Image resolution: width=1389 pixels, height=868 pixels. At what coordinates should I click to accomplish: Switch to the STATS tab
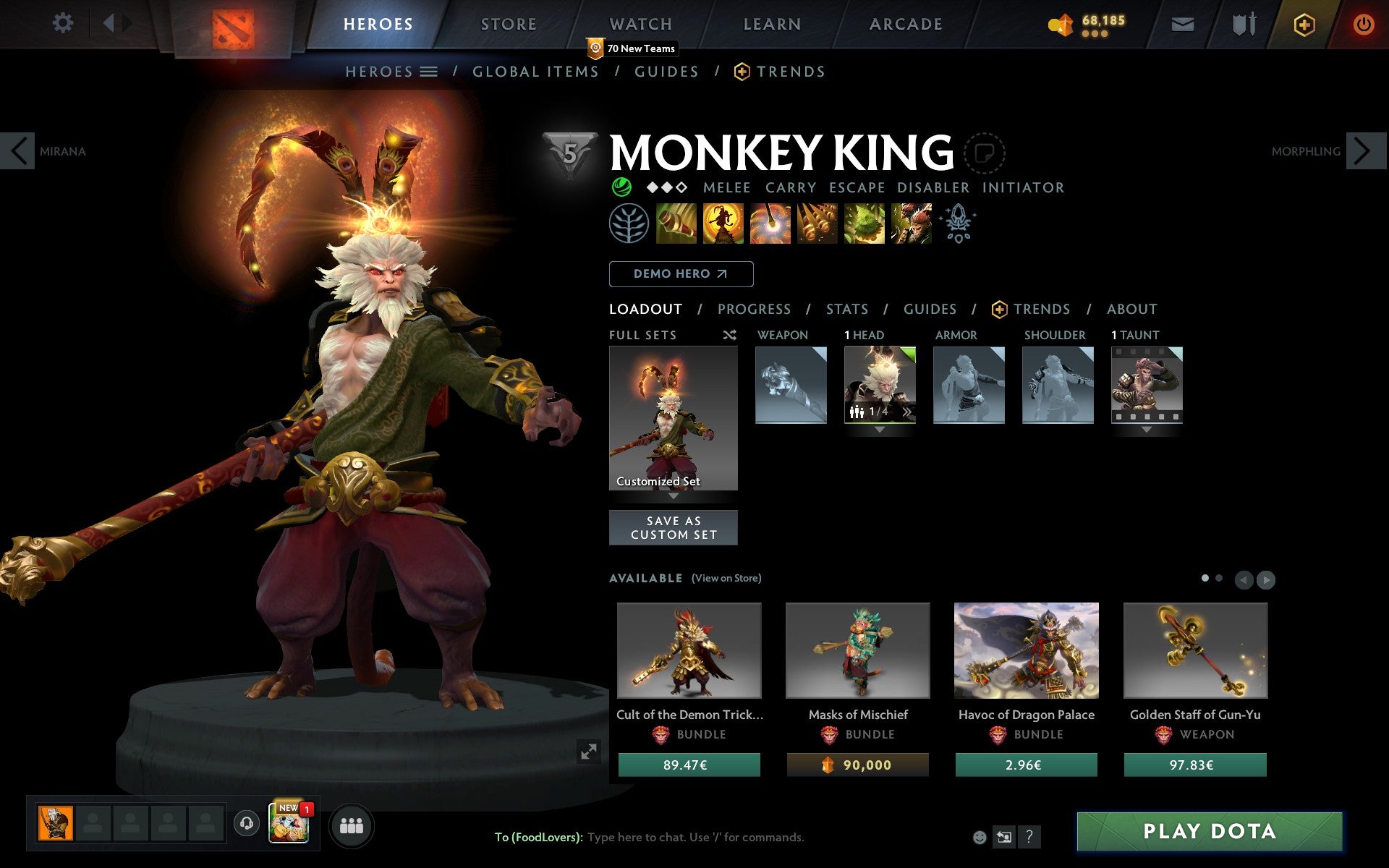tap(846, 310)
